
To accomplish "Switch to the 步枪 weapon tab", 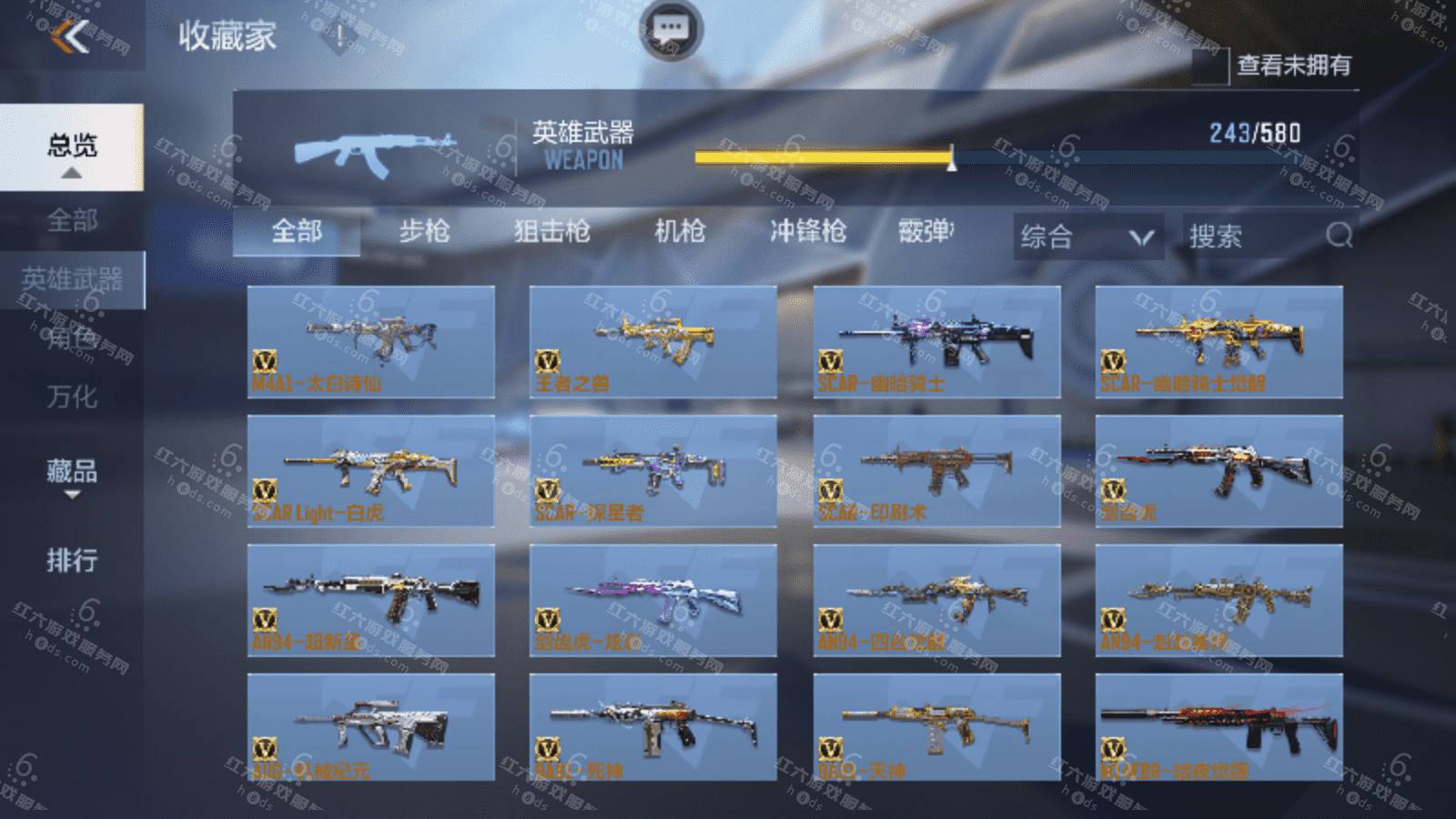I will [424, 232].
